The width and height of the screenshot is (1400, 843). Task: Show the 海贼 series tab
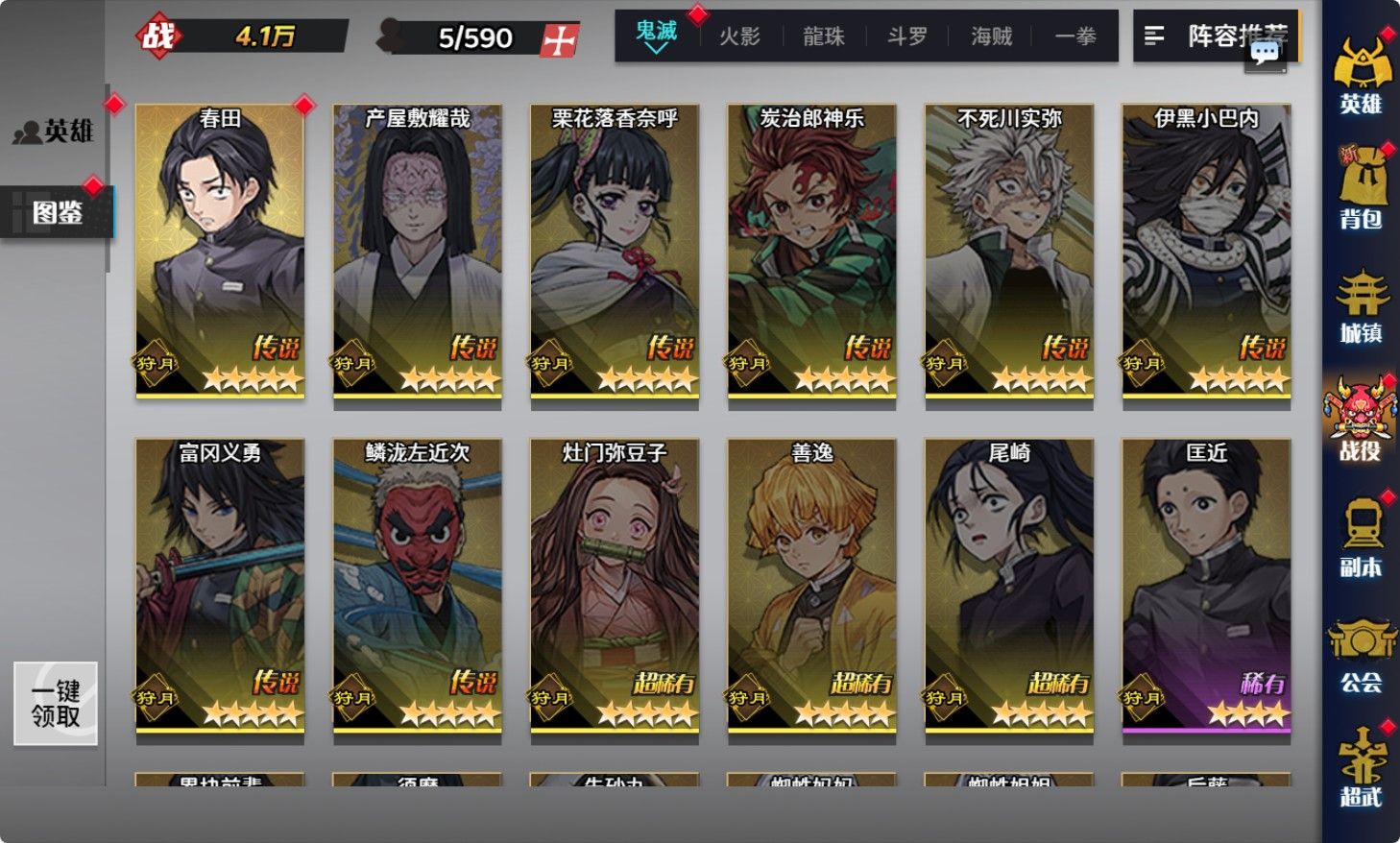[991, 36]
